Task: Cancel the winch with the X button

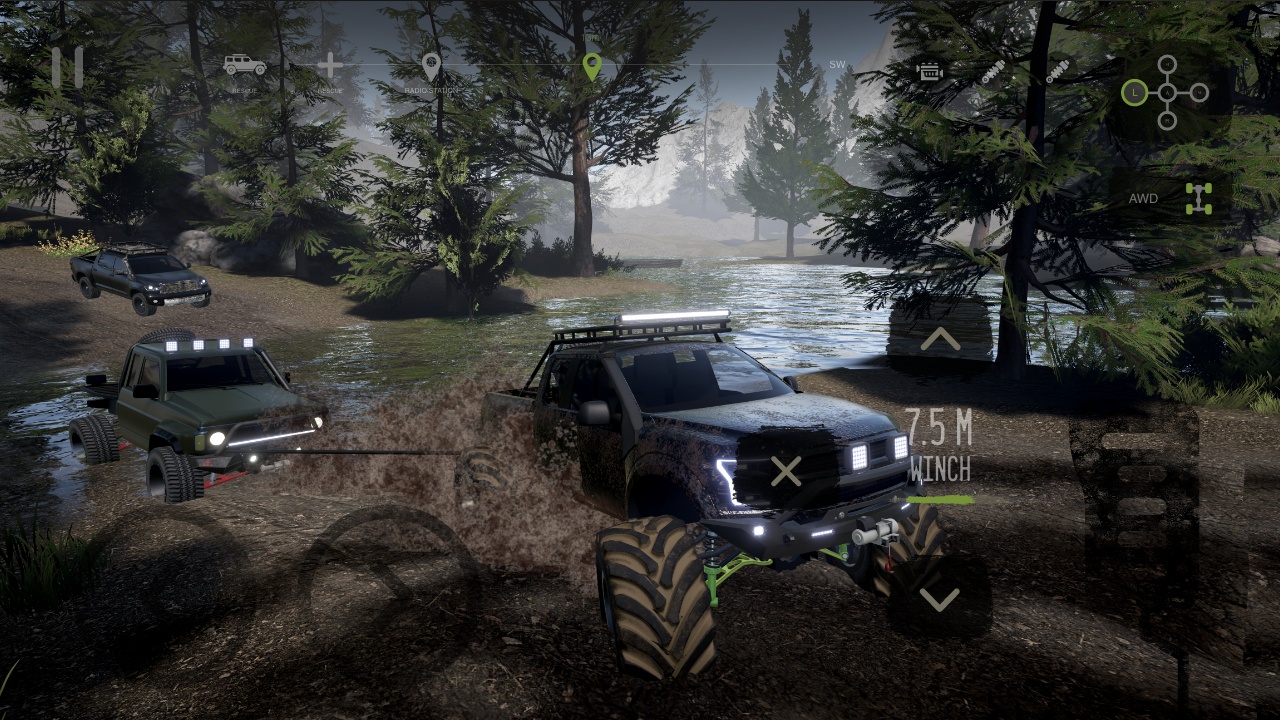Action: (787, 471)
